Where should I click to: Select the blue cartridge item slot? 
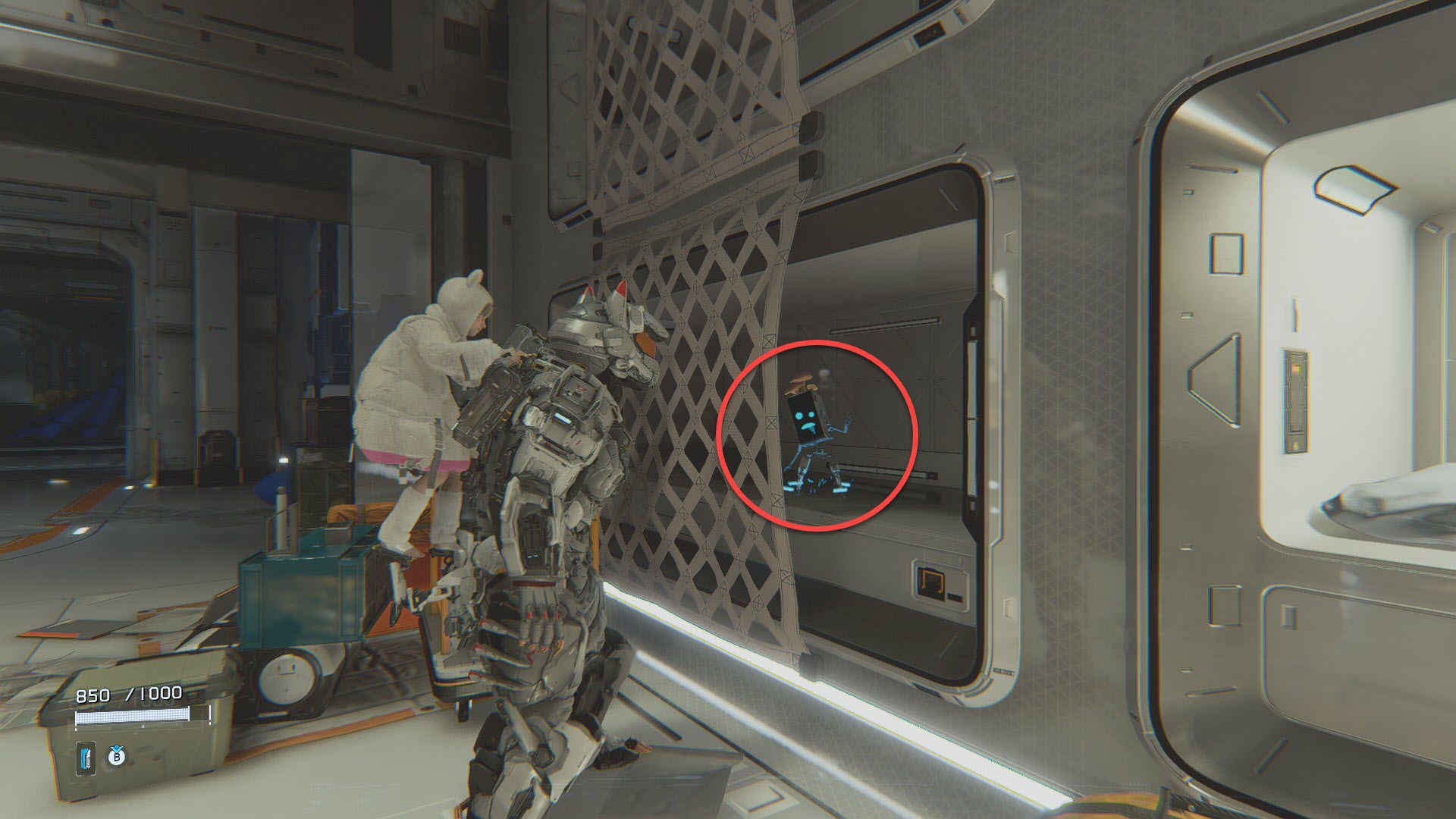point(87,758)
